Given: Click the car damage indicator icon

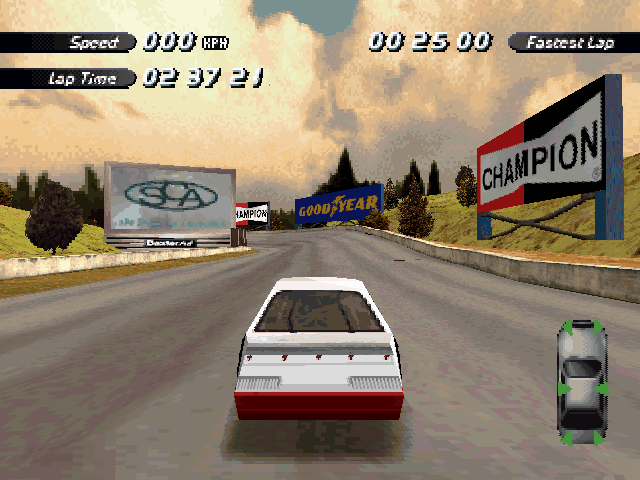Looking at the screenshot, I should click(582, 383).
